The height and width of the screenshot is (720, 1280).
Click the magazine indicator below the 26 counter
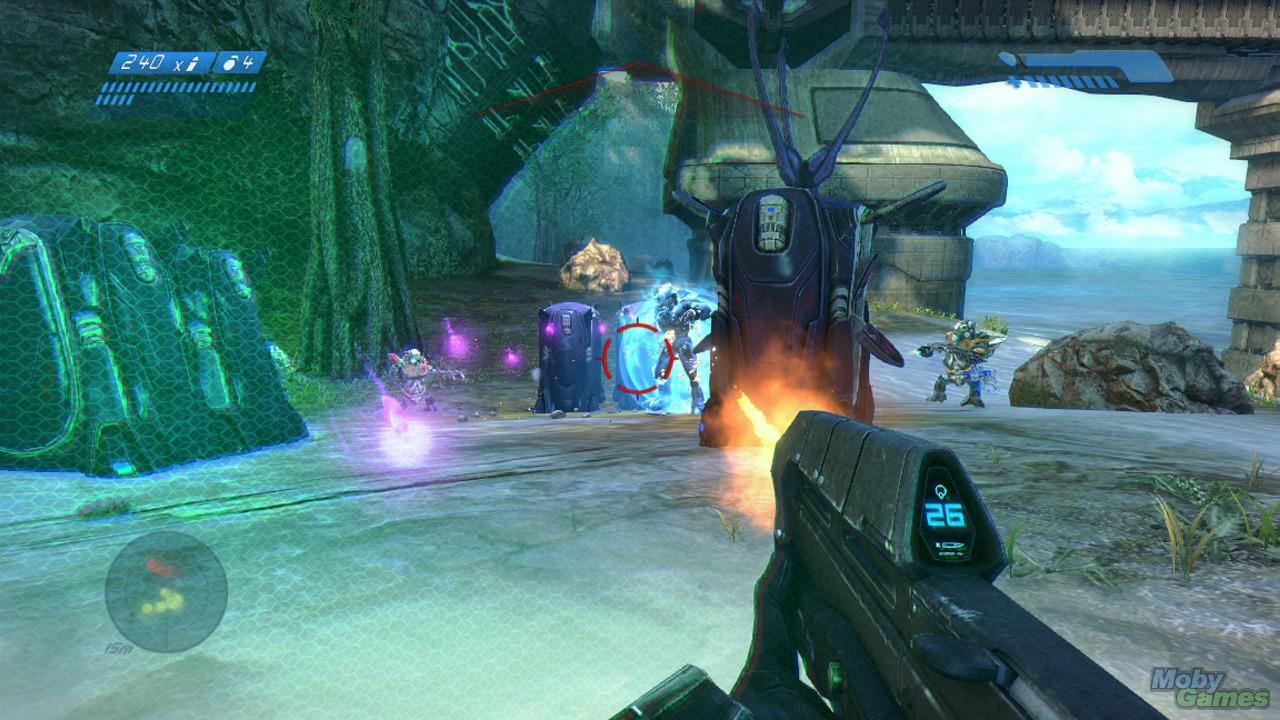coord(950,544)
